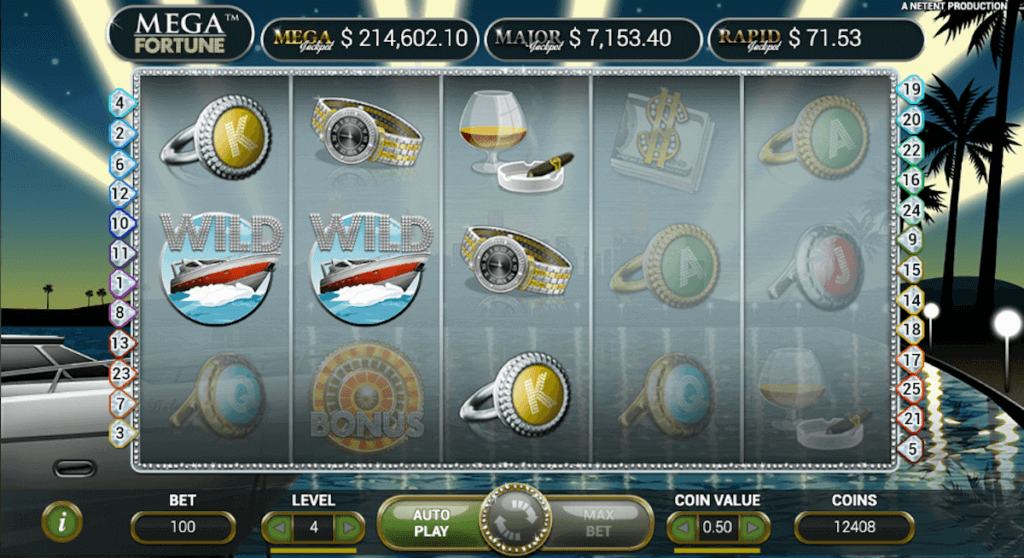Increase the bet level with right arrow
Viewport: 1024px width, 558px height.
pyautogui.click(x=347, y=526)
